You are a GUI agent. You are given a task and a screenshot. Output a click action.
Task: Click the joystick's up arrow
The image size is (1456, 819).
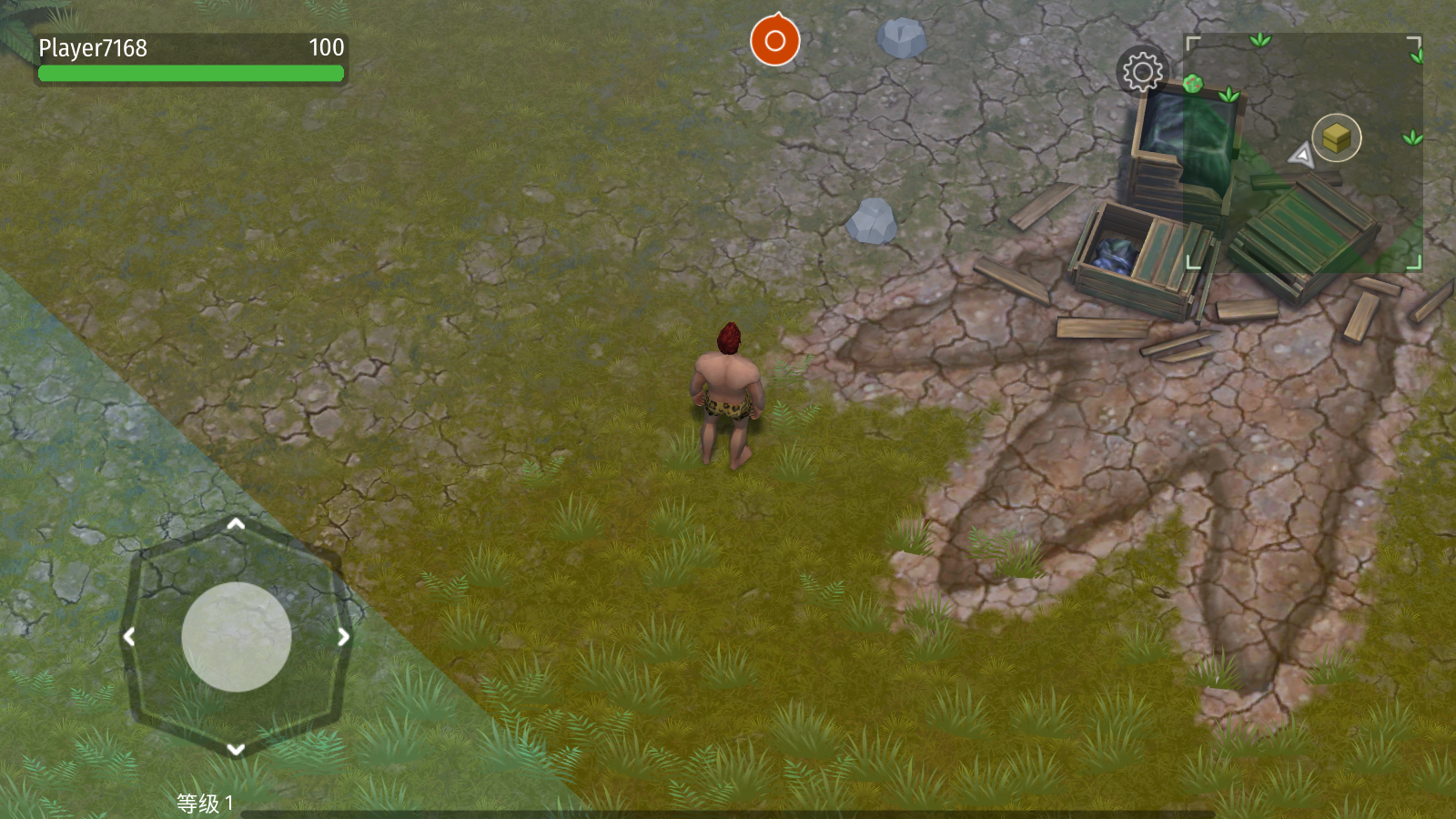(236, 524)
